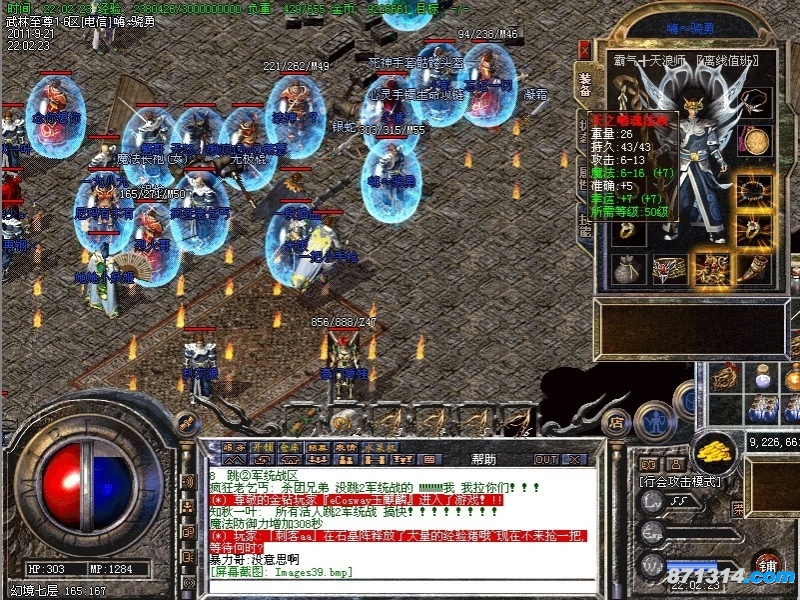Select the horn item slot
This screenshot has height=600, width=800.
[754, 267]
